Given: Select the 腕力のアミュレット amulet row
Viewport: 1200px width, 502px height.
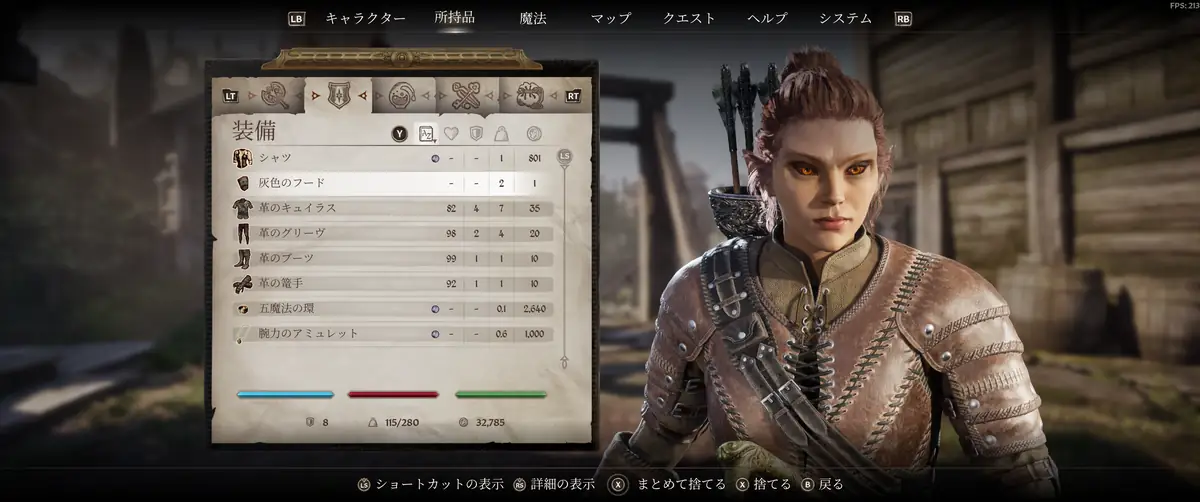Looking at the screenshot, I should coord(390,333).
